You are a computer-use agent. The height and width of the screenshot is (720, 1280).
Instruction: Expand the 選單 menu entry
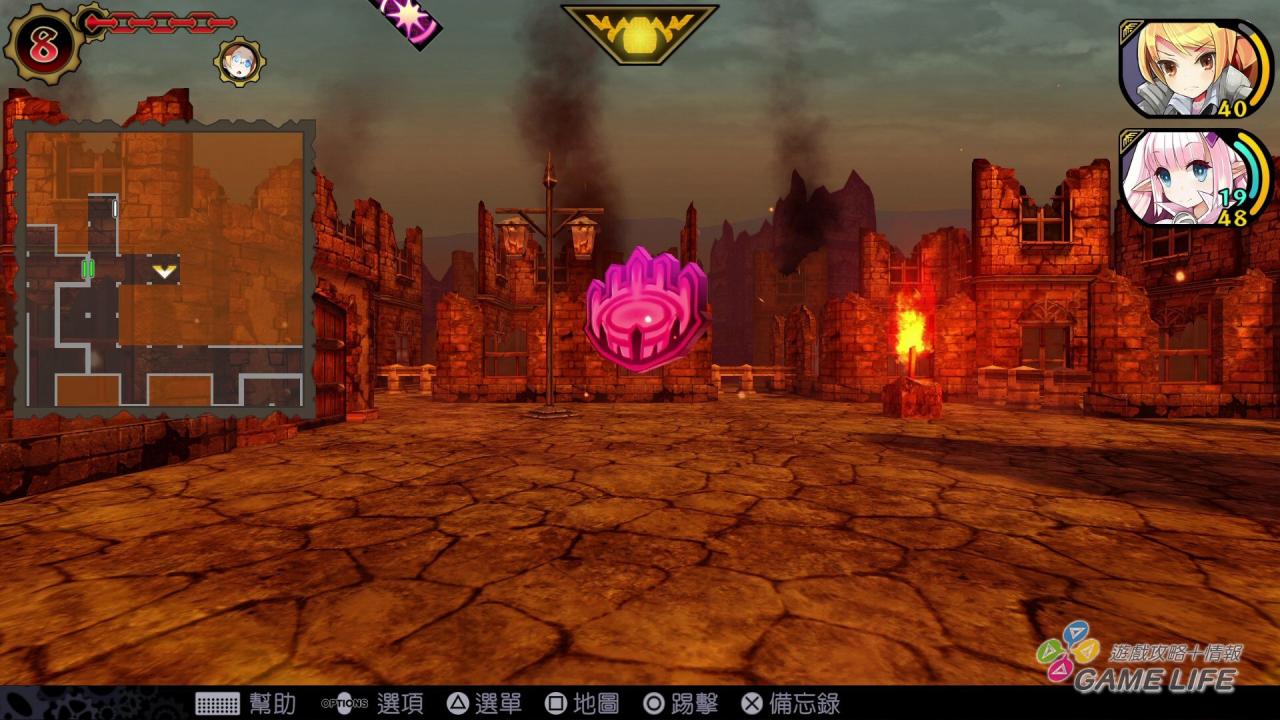tap(497, 703)
